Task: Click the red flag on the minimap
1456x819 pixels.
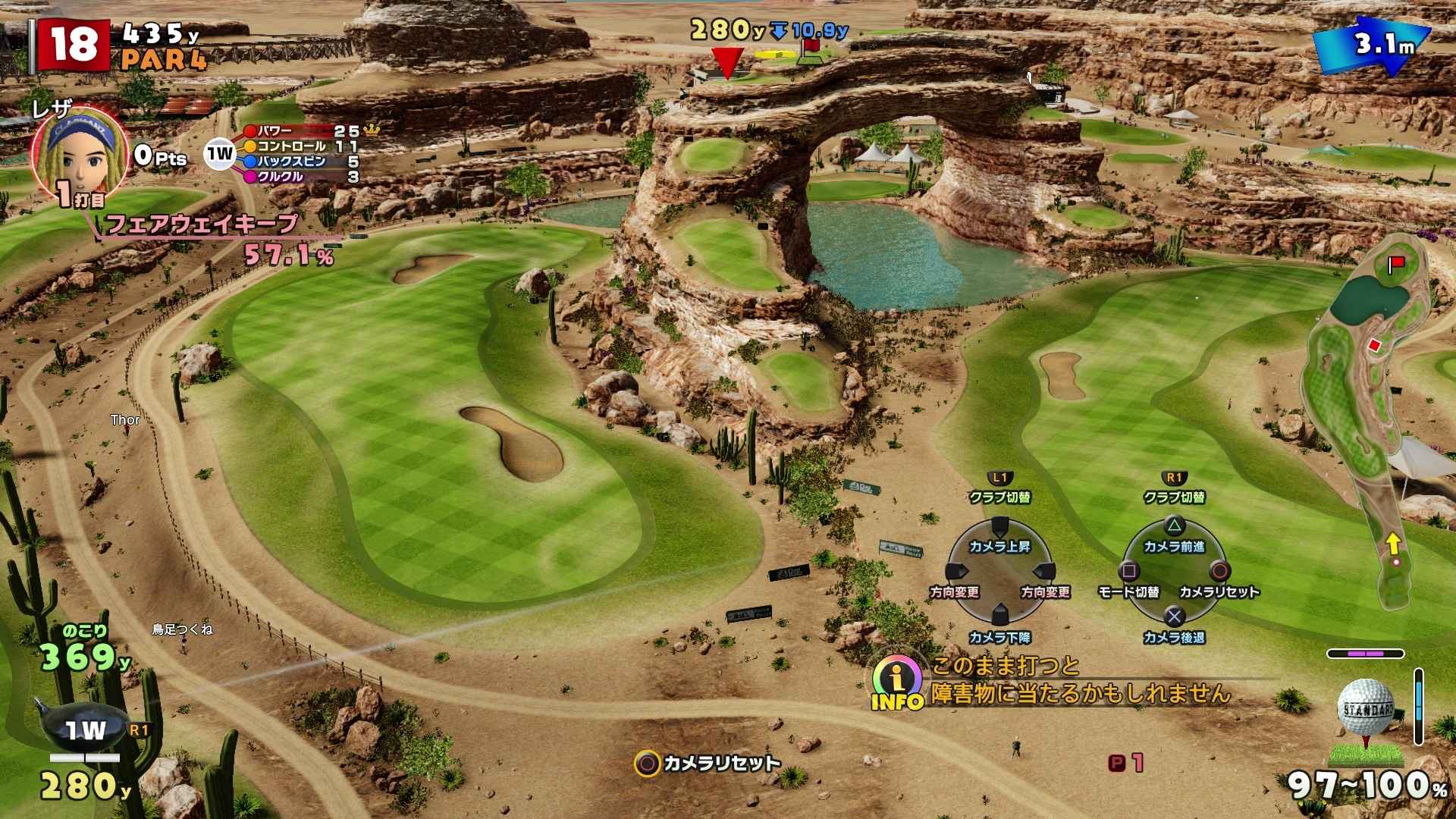Action: coord(1396,265)
